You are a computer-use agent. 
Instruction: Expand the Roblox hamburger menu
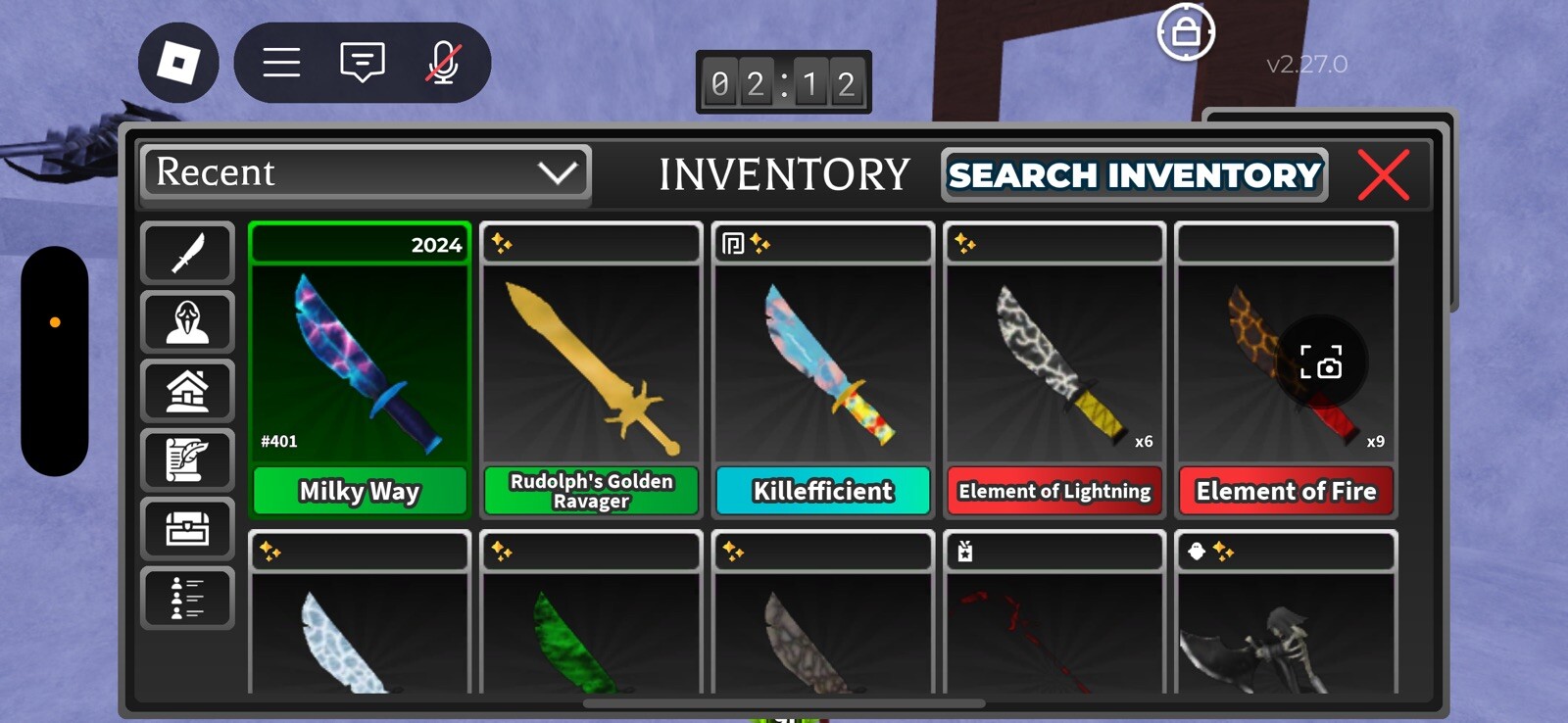pos(280,62)
